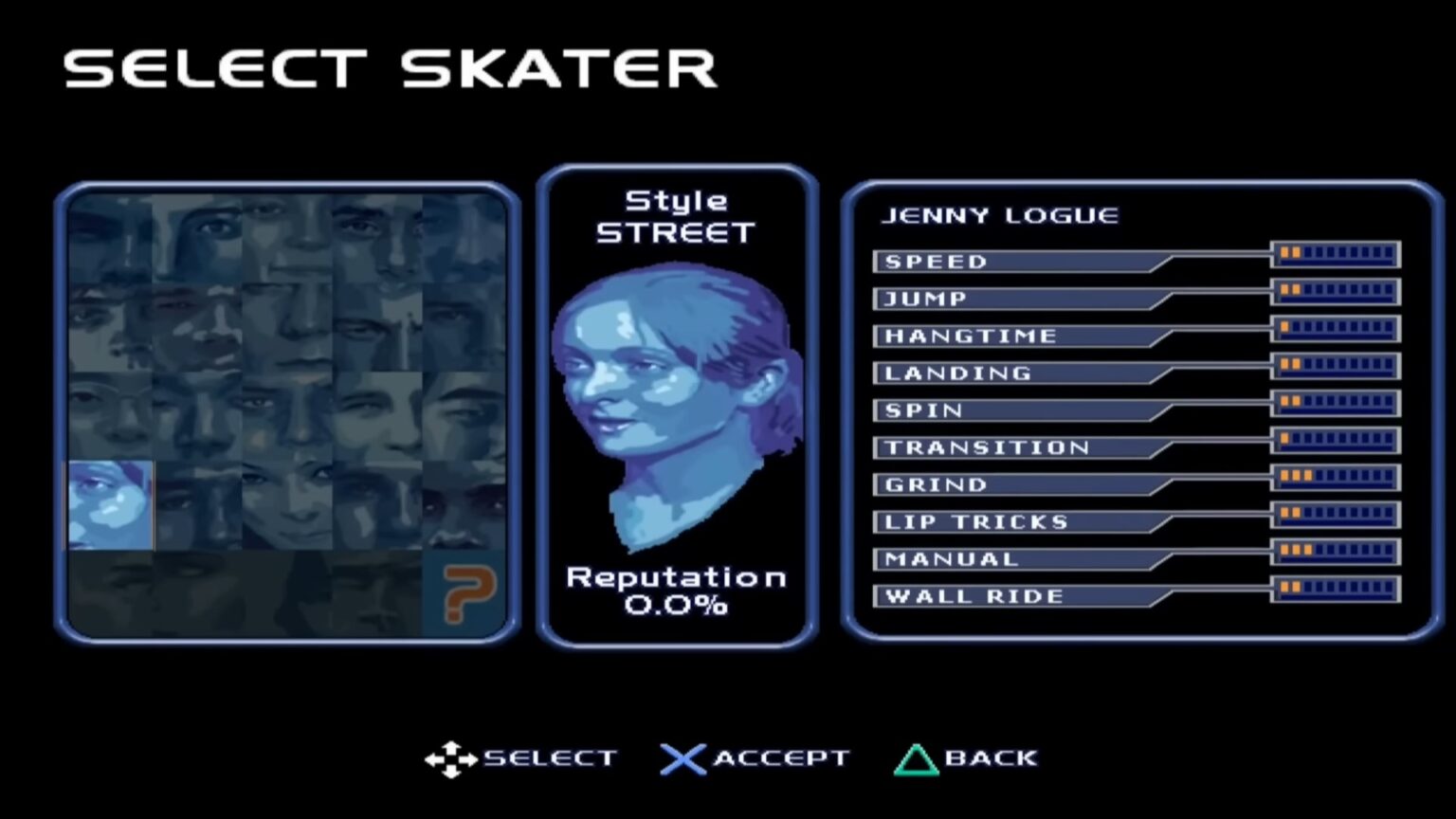Image resolution: width=1456 pixels, height=819 pixels.
Task: Click the Jenny Logue name heading
Action: click(x=1000, y=215)
